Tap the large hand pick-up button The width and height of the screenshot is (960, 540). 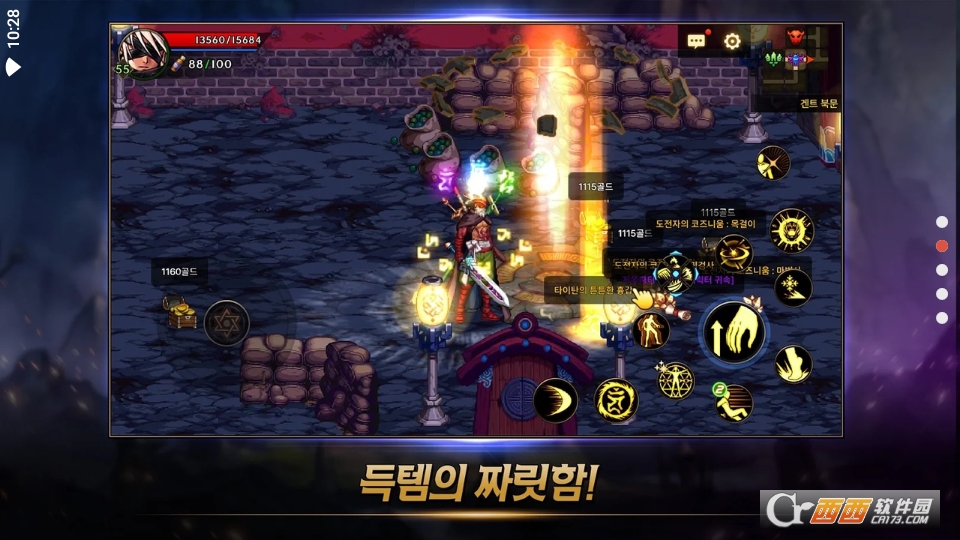pyautogui.click(x=734, y=332)
